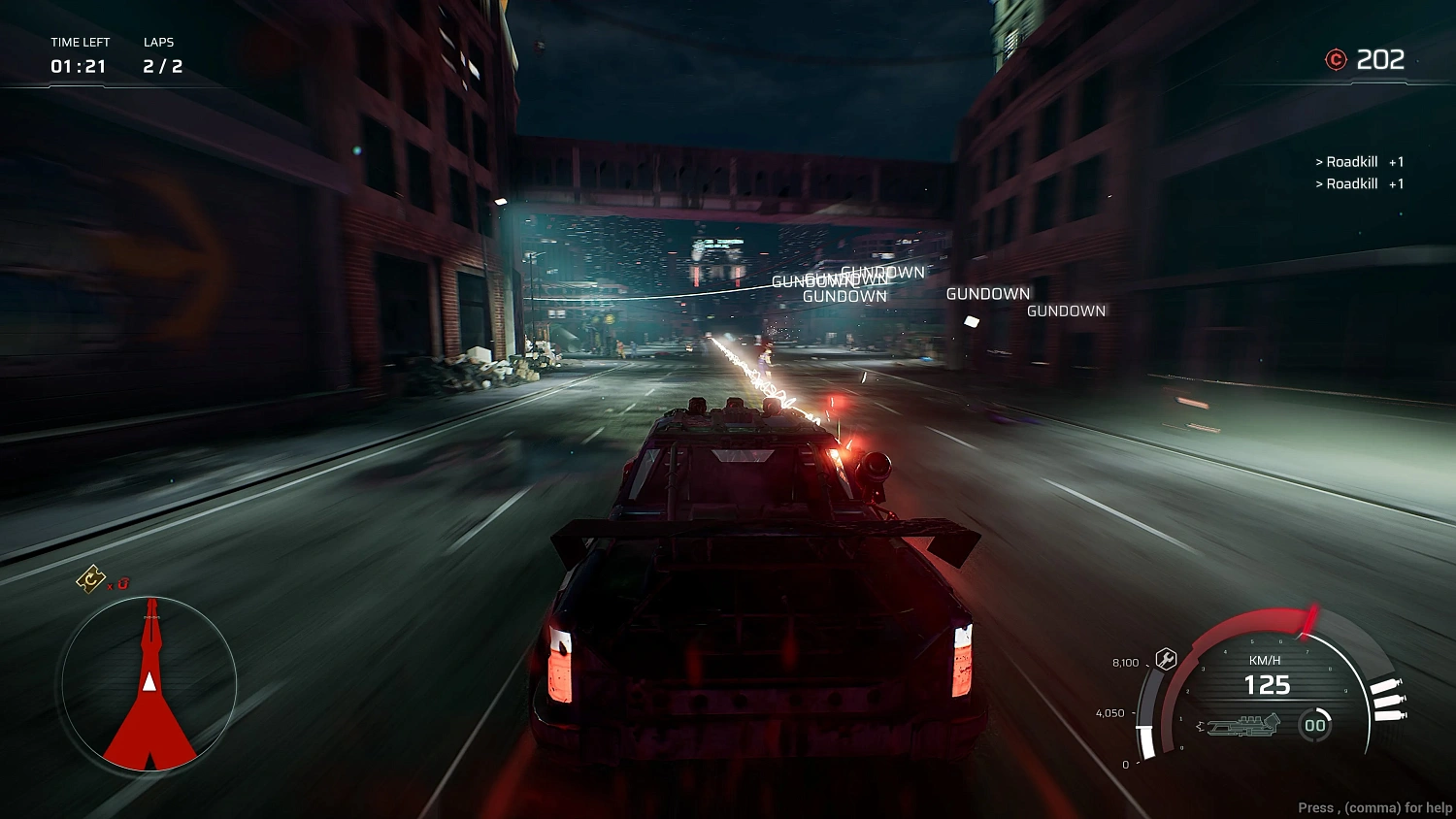Click the red needle marker on the speed gauge

pos(1309,620)
